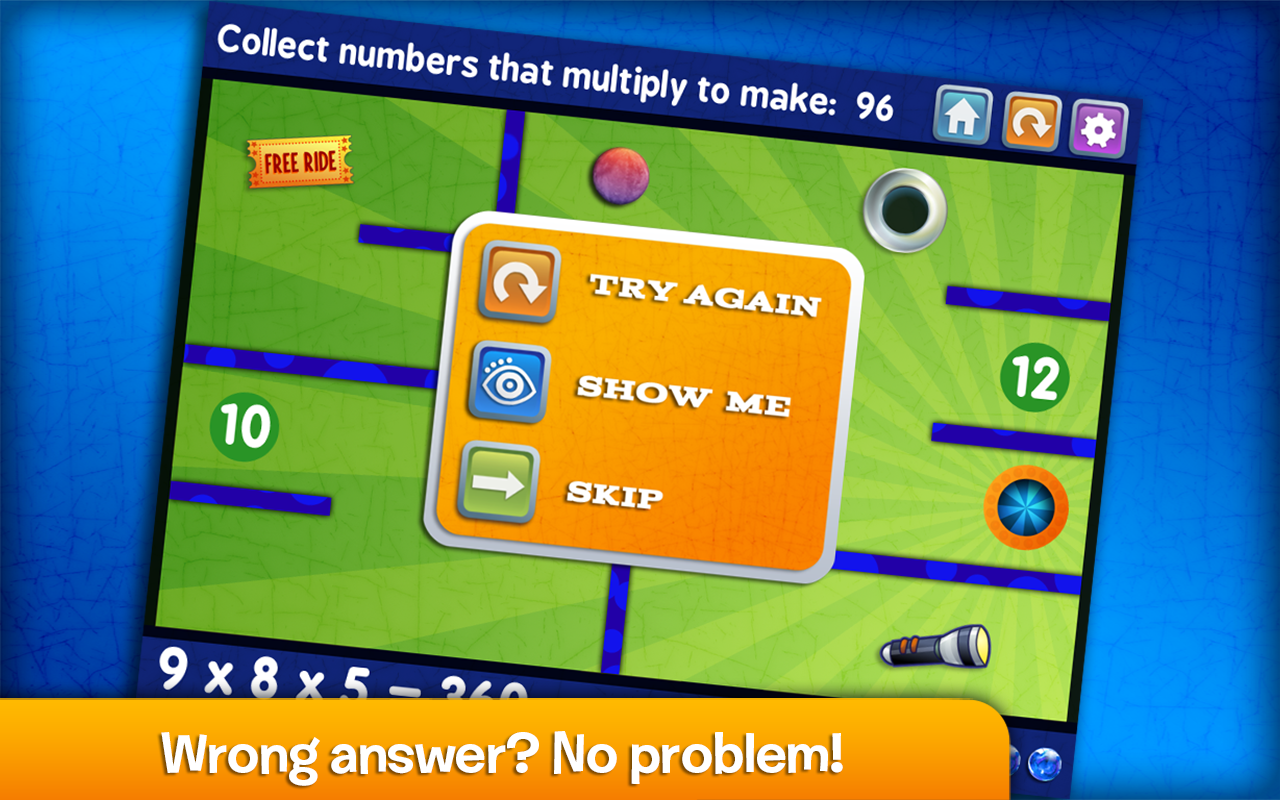Select Show Me to reveal the solution
Screen dimensions: 1280x800
[685, 393]
